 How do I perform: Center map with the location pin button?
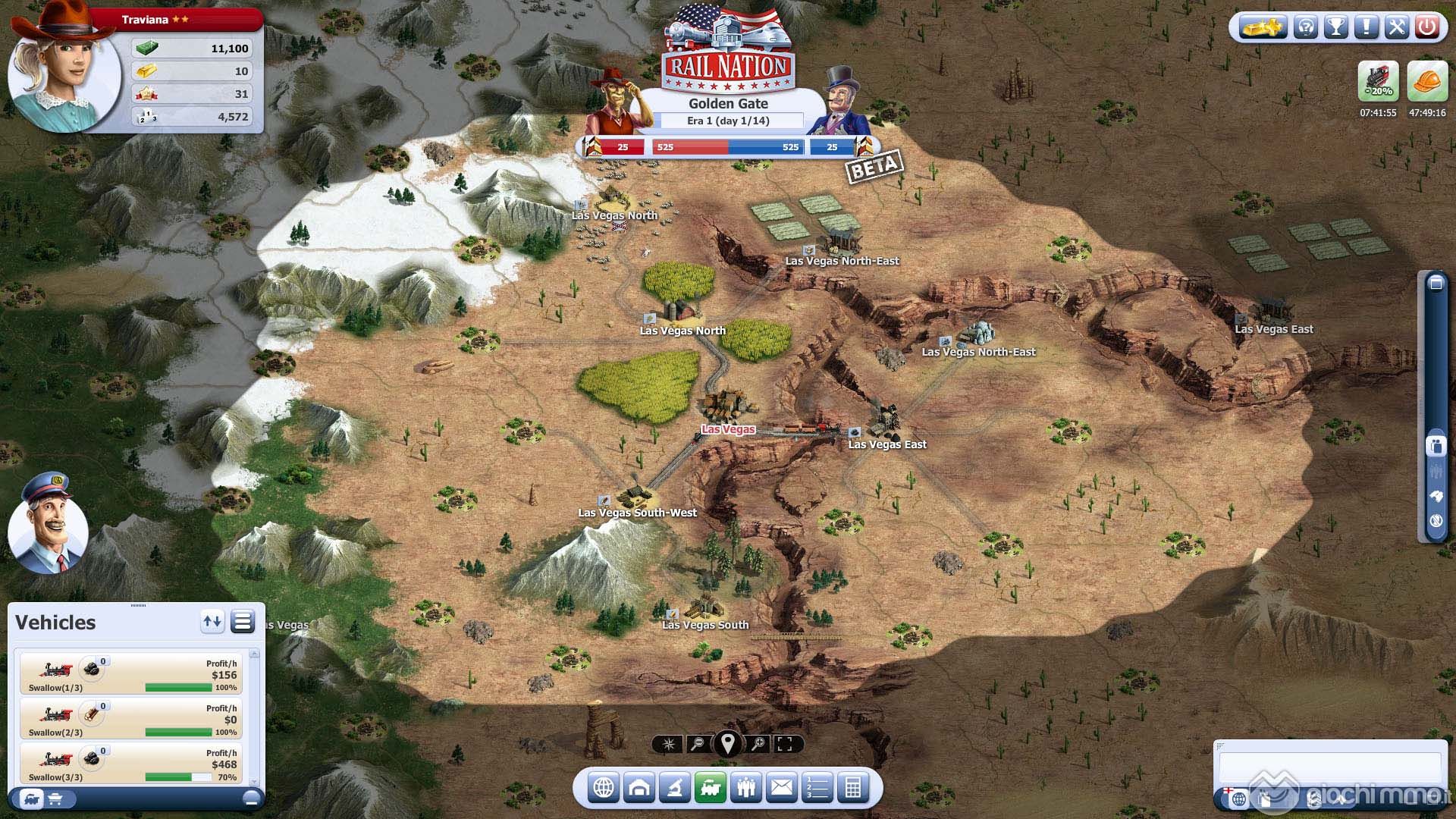[727, 743]
